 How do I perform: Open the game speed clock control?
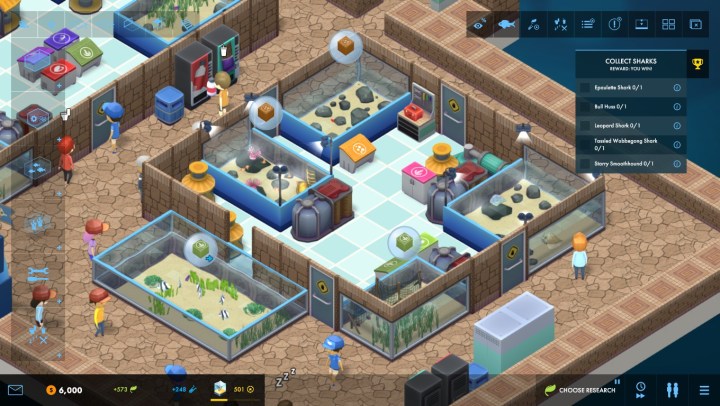[641, 389]
